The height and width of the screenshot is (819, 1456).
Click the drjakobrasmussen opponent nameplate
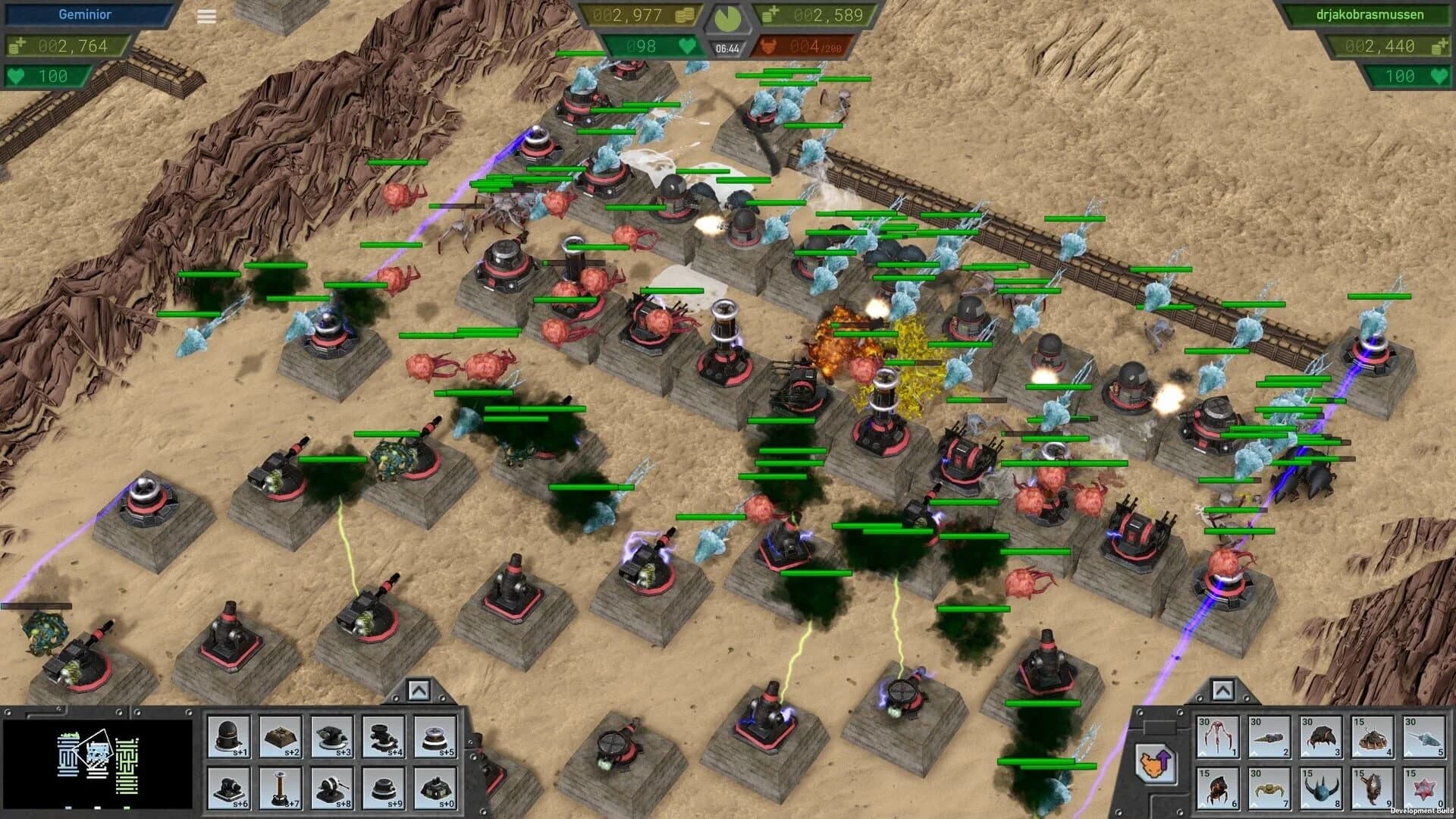(1370, 14)
